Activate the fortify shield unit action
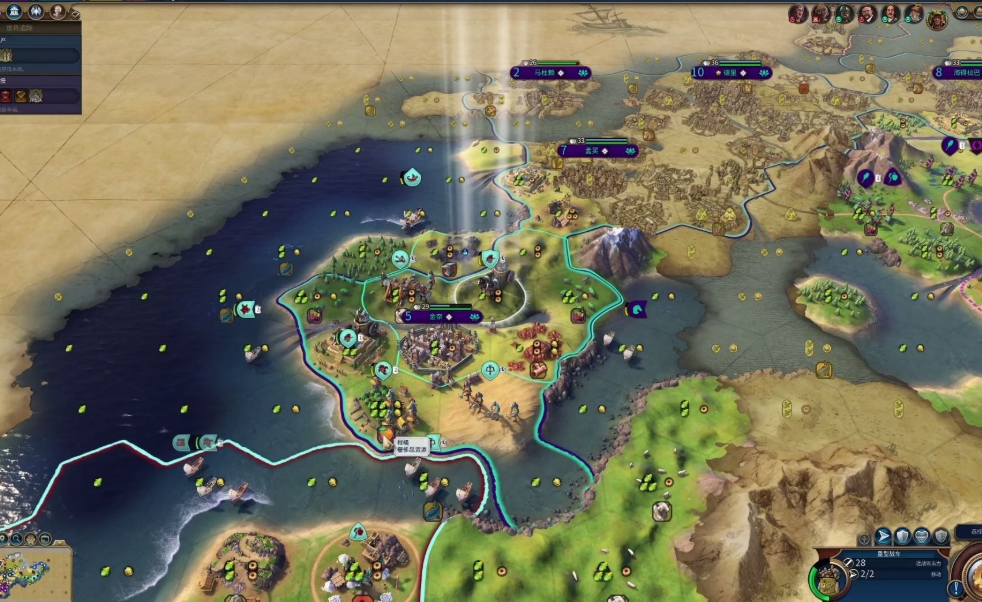 (902, 536)
